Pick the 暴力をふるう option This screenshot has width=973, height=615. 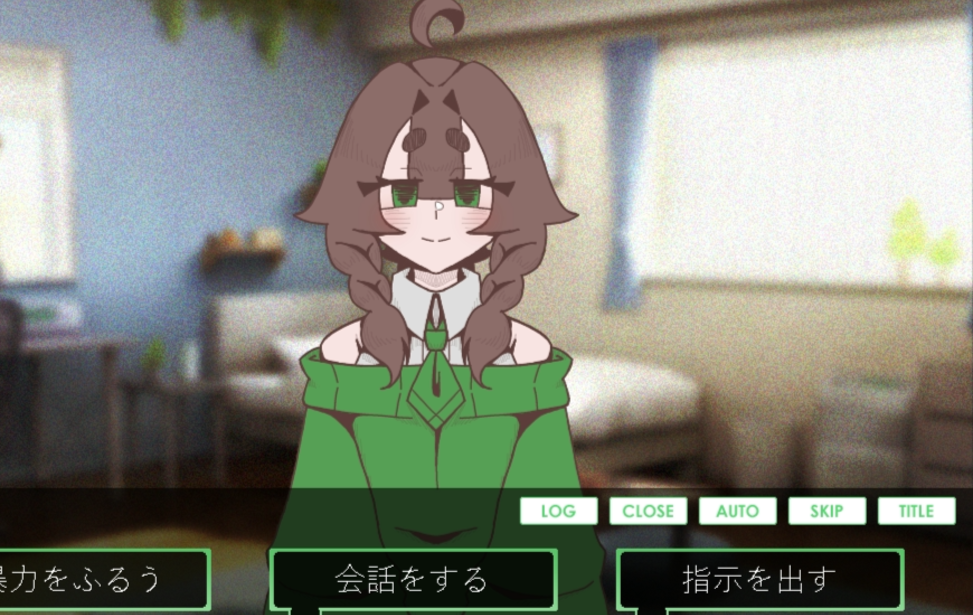(100, 579)
